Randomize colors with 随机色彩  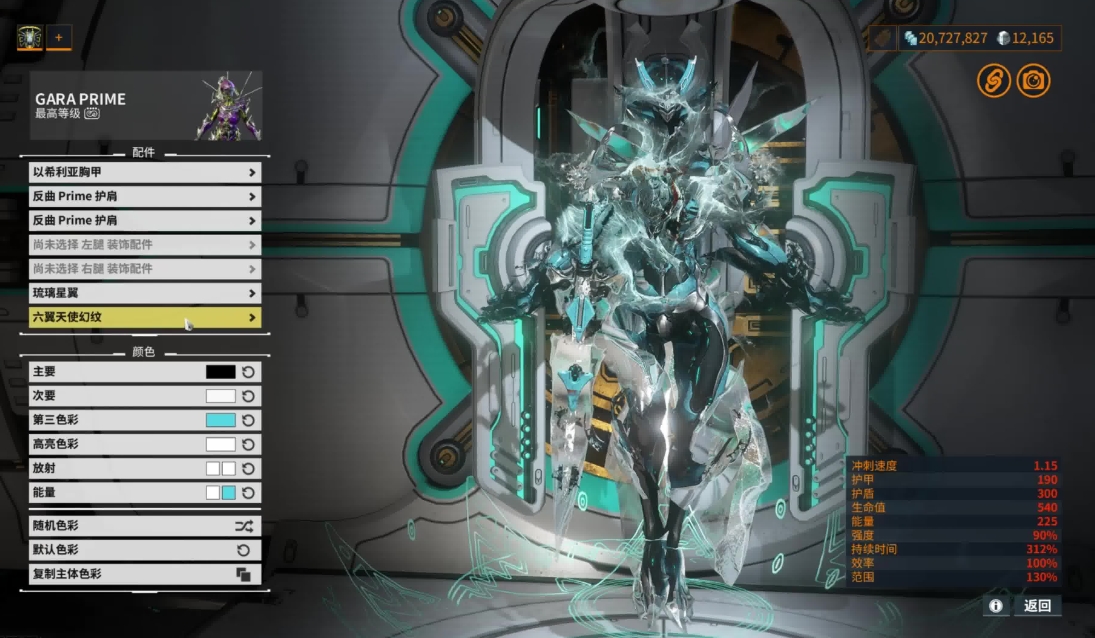[x=145, y=525]
